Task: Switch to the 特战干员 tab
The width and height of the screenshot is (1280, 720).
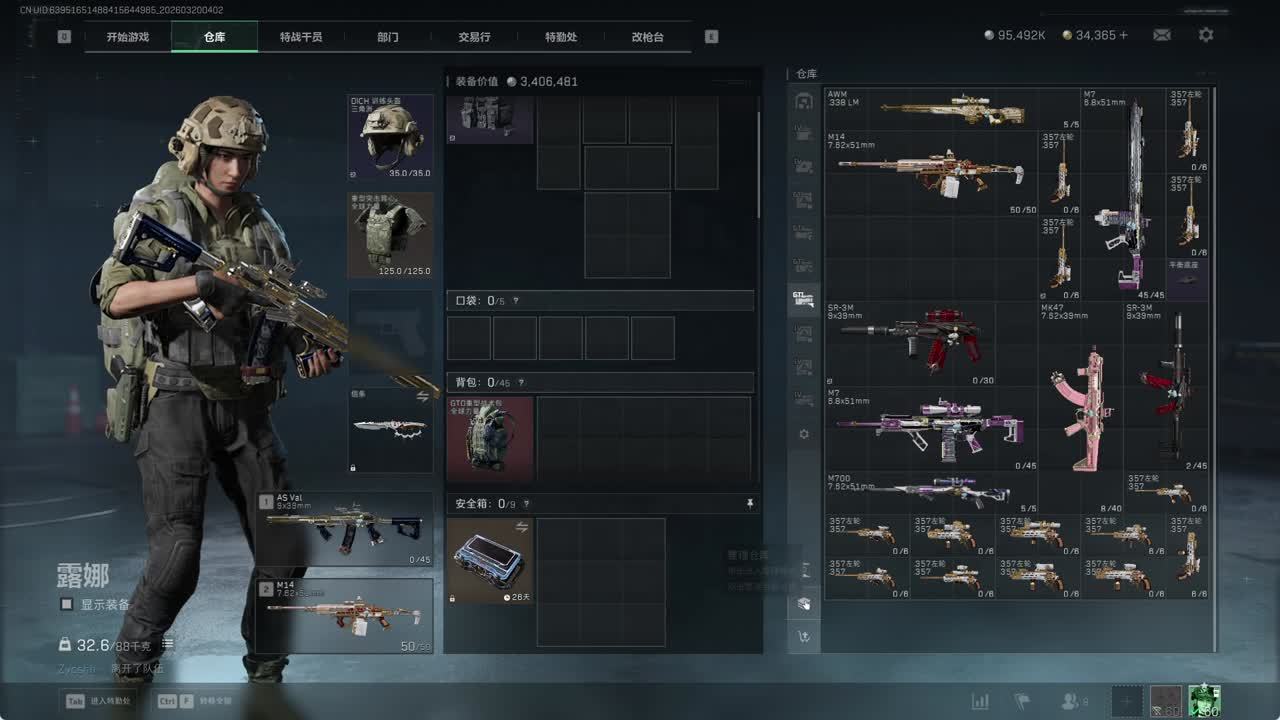Action: pyautogui.click(x=300, y=37)
